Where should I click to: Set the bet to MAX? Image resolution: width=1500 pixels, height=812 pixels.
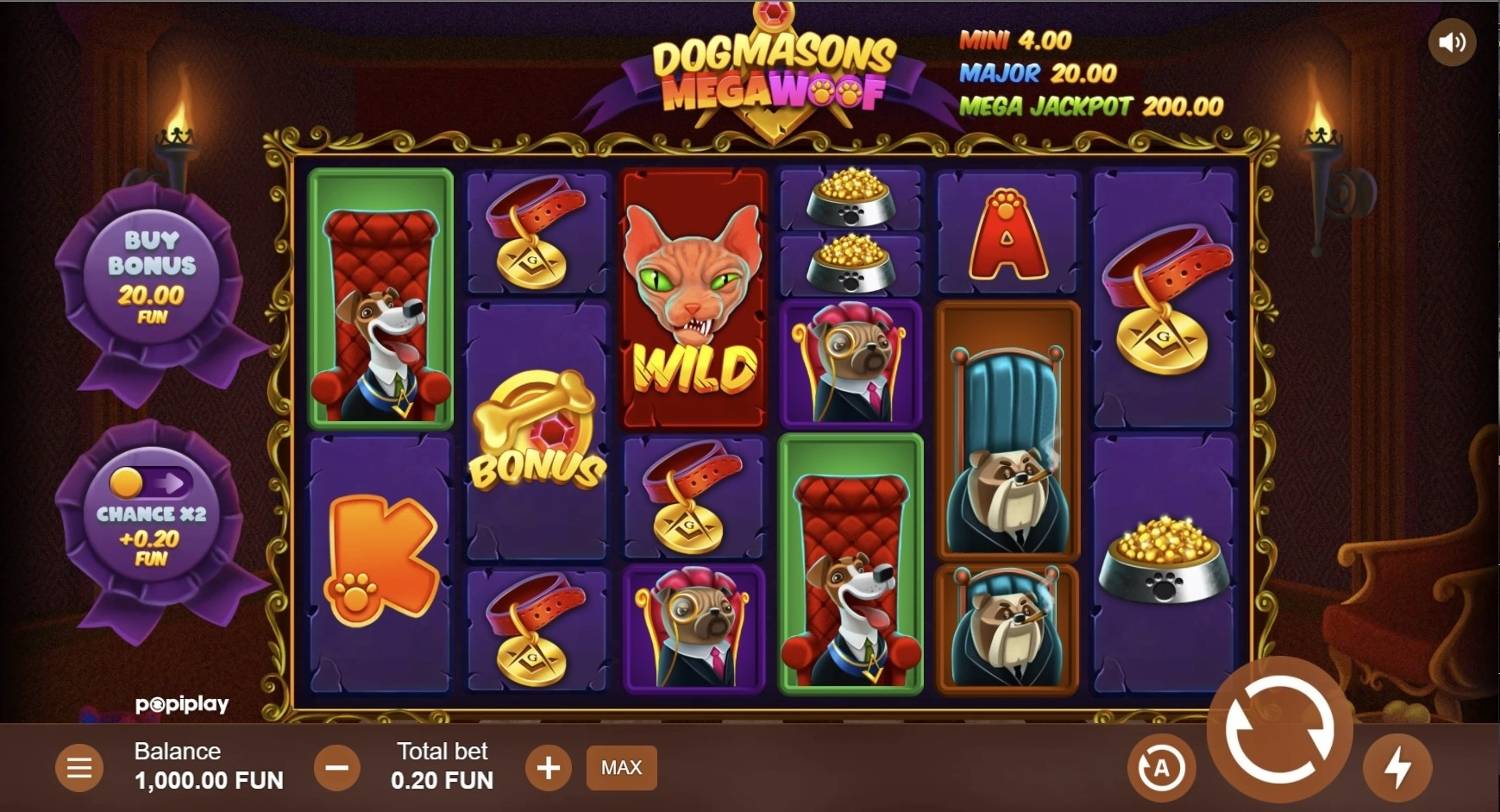(621, 768)
